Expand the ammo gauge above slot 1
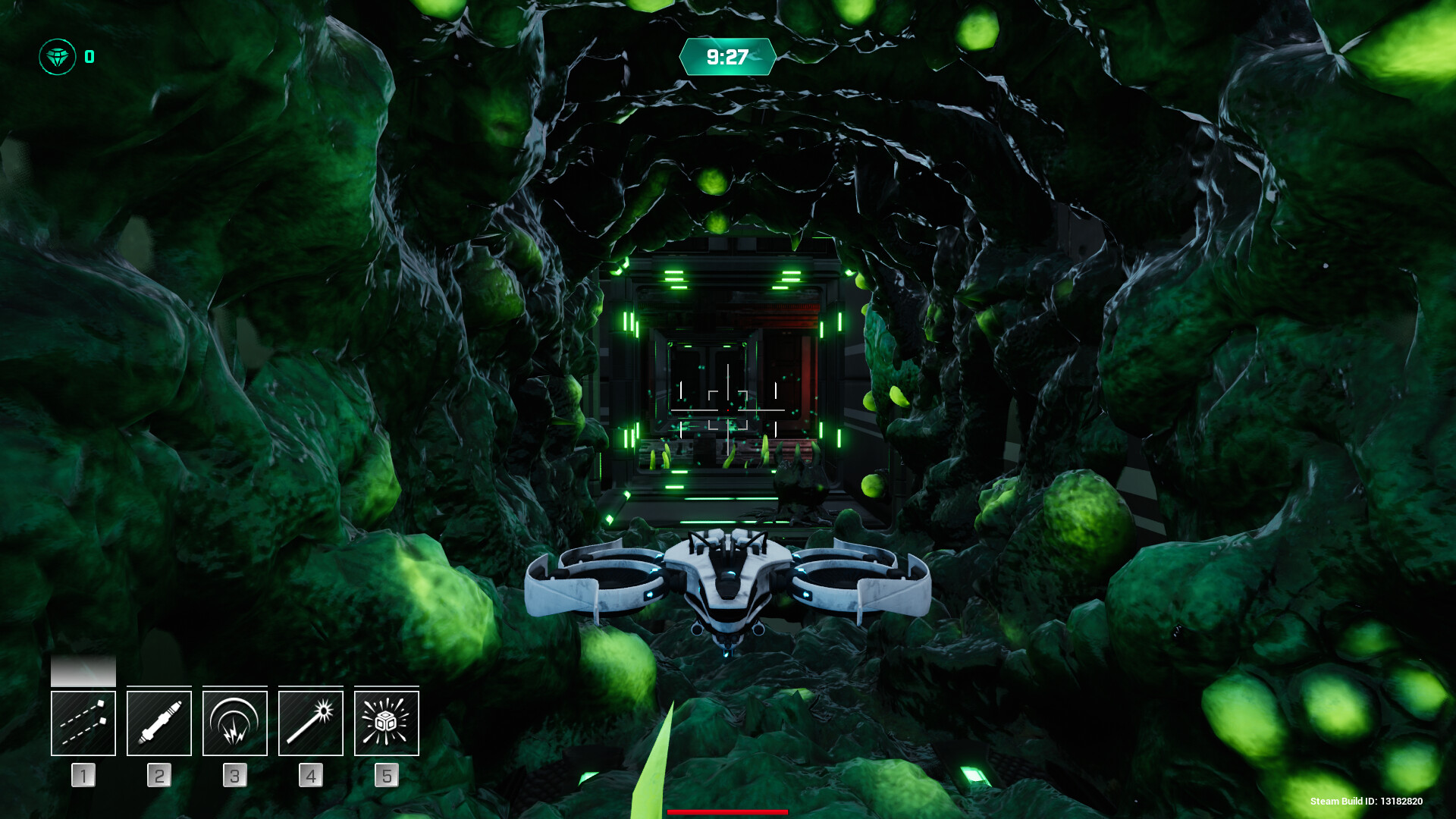This screenshot has width=1456, height=819. (83, 671)
